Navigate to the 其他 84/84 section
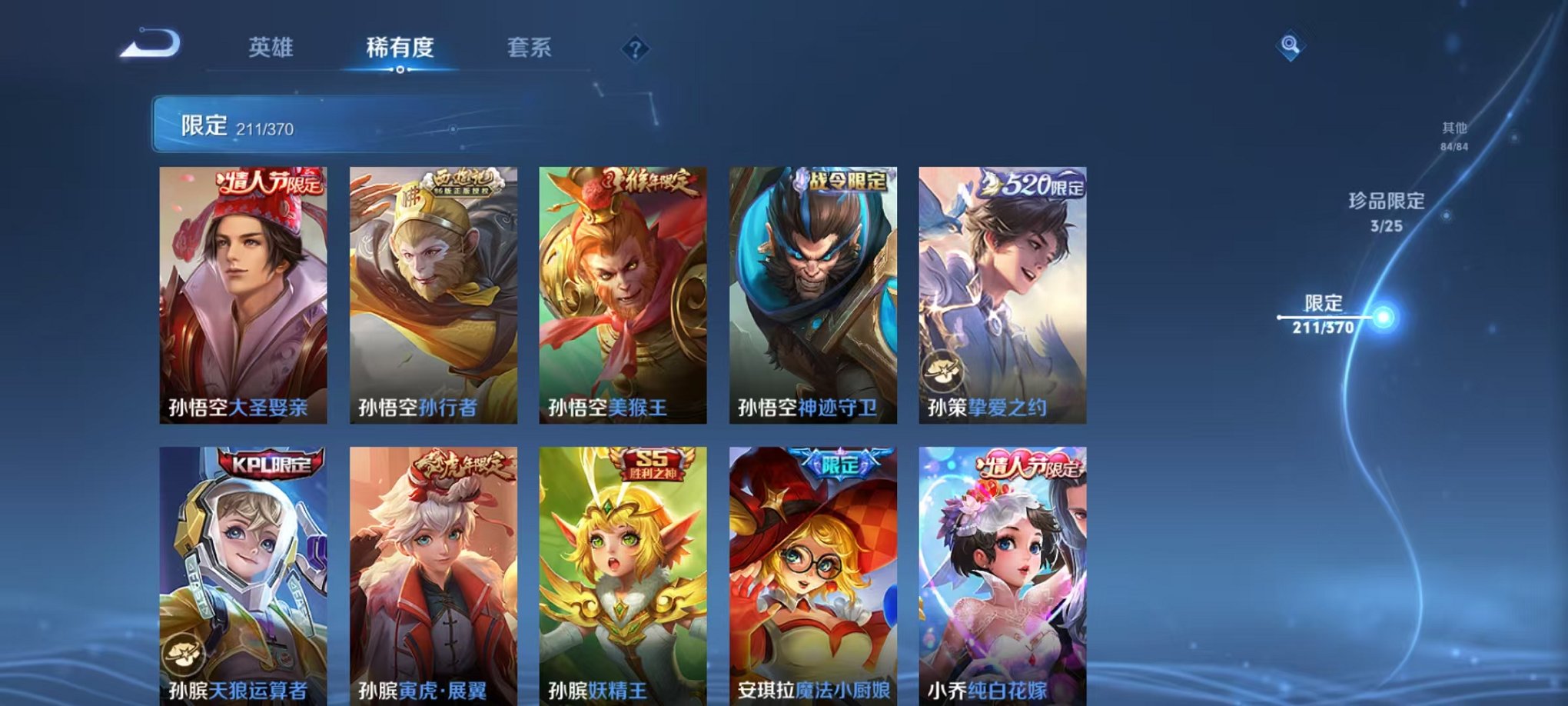This screenshot has height=706, width=1568. (1453, 135)
